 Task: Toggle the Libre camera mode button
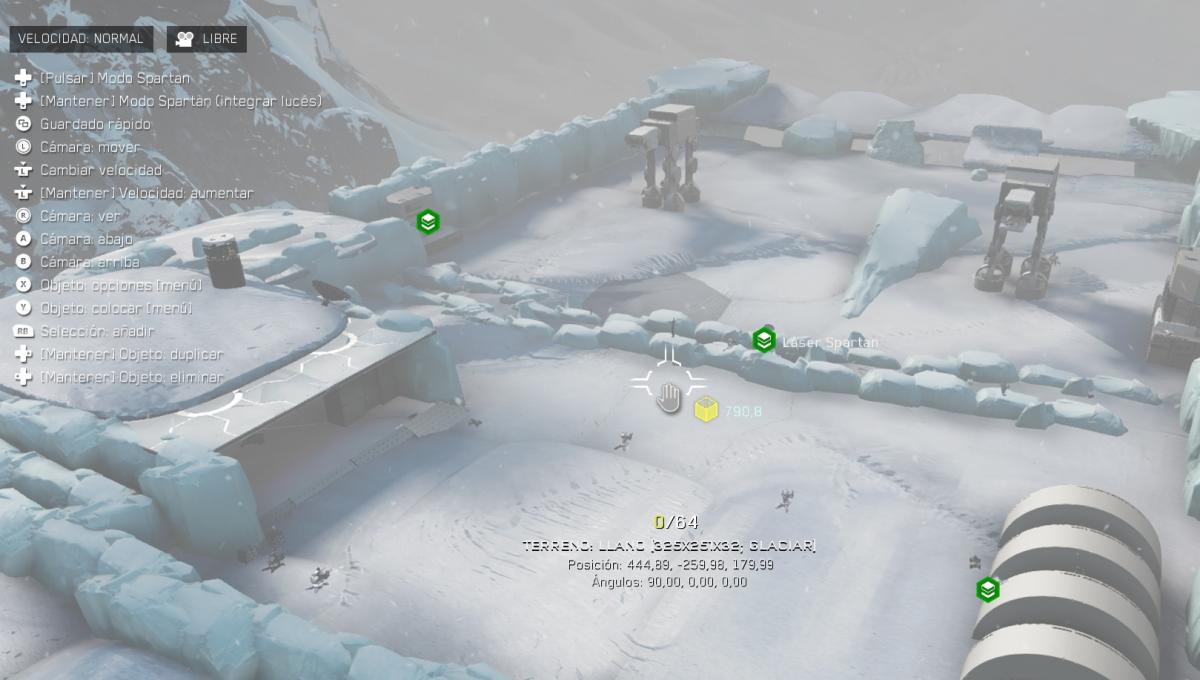(x=207, y=39)
